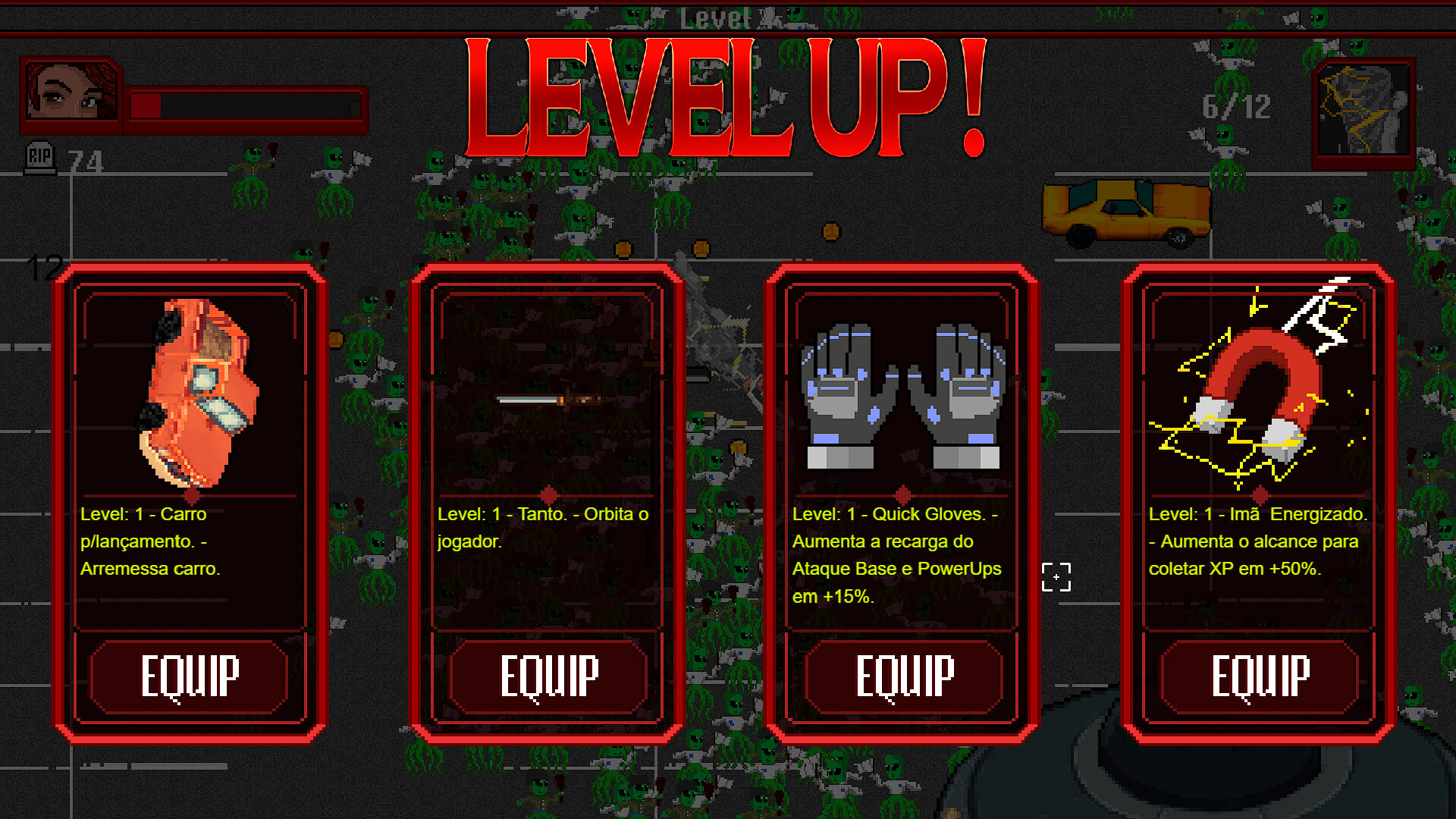Select the Quick Gloves upgrade icon
The width and height of the screenshot is (1456, 819).
pos(902,394)
